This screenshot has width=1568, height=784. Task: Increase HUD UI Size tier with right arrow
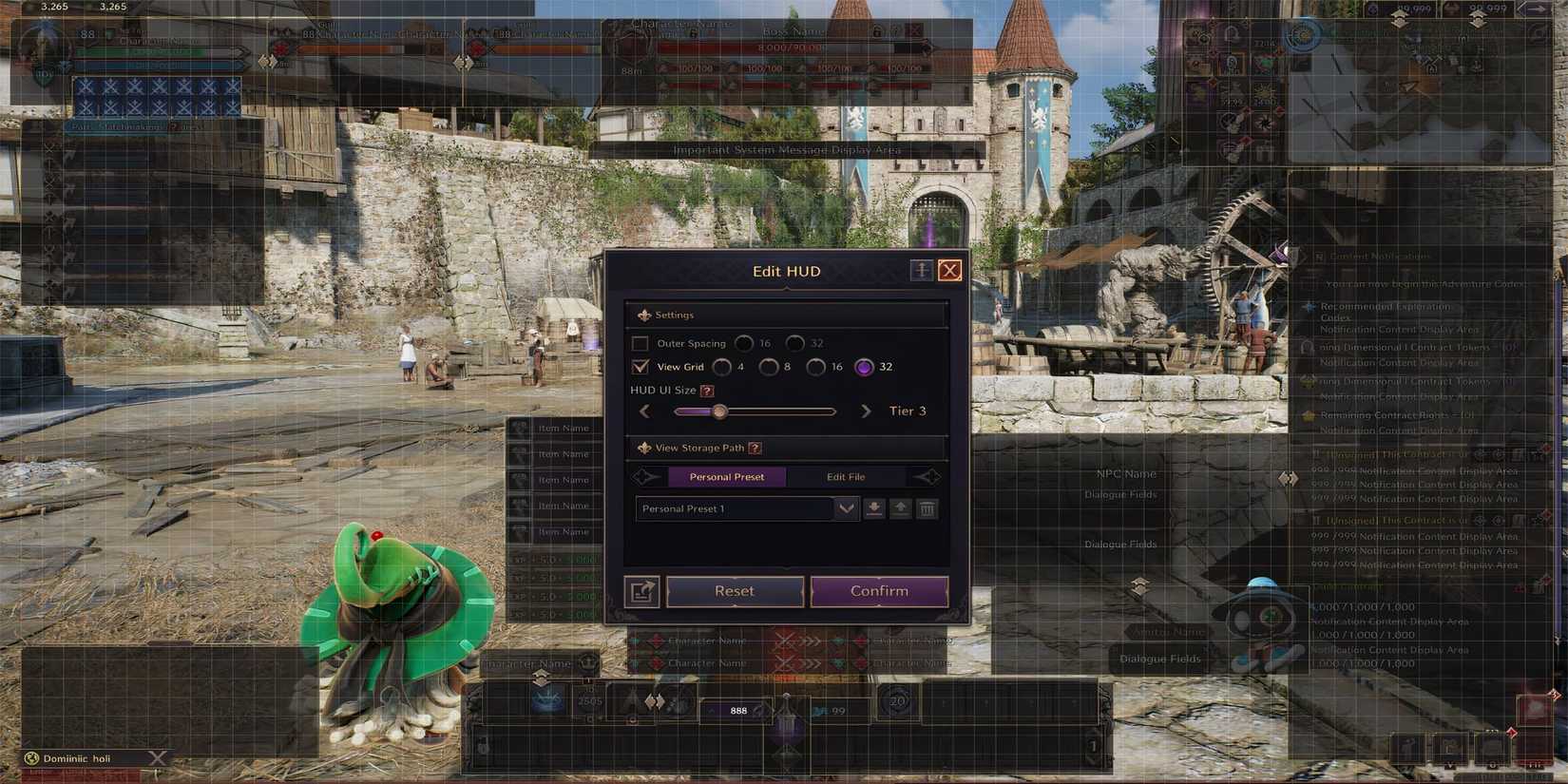[x=866, y=411]
